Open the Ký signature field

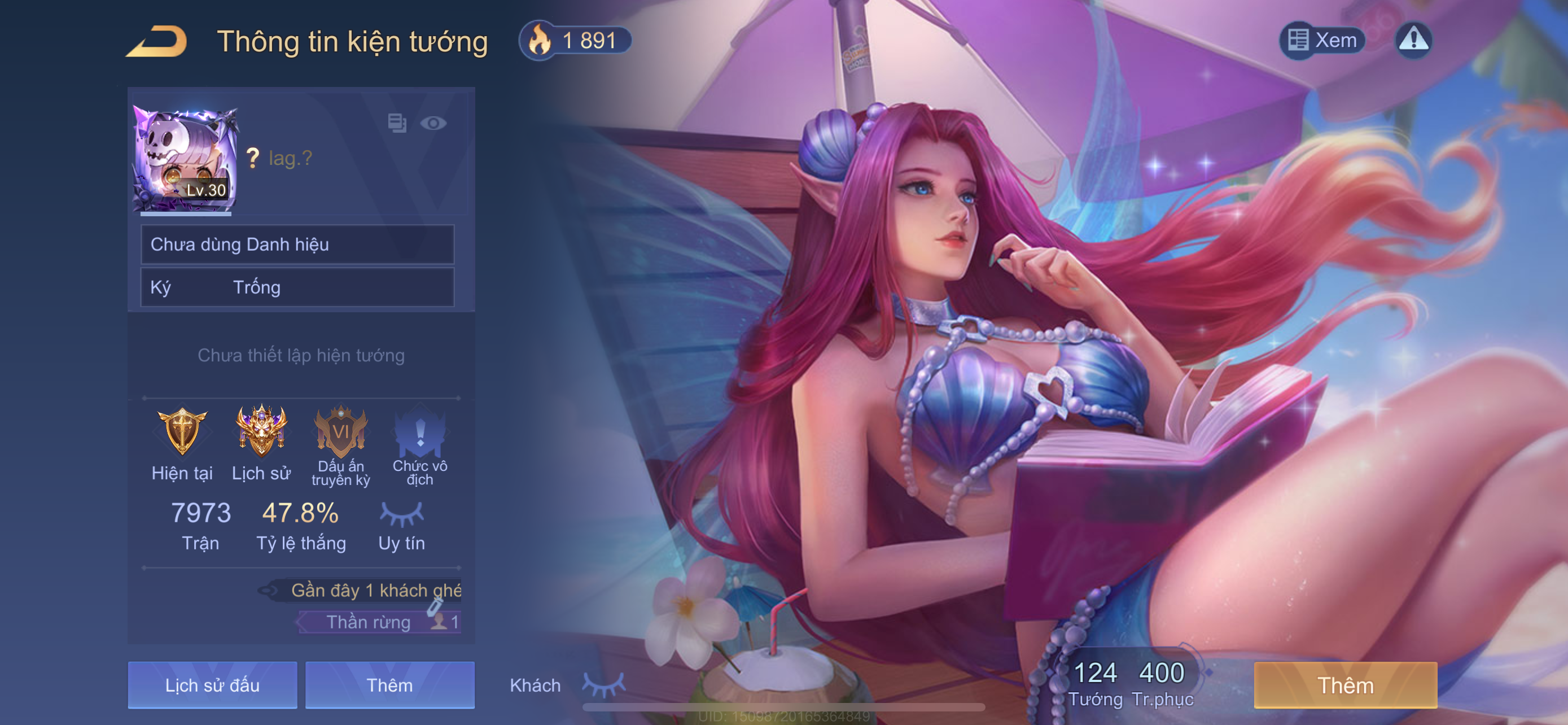tap(297, 287)
